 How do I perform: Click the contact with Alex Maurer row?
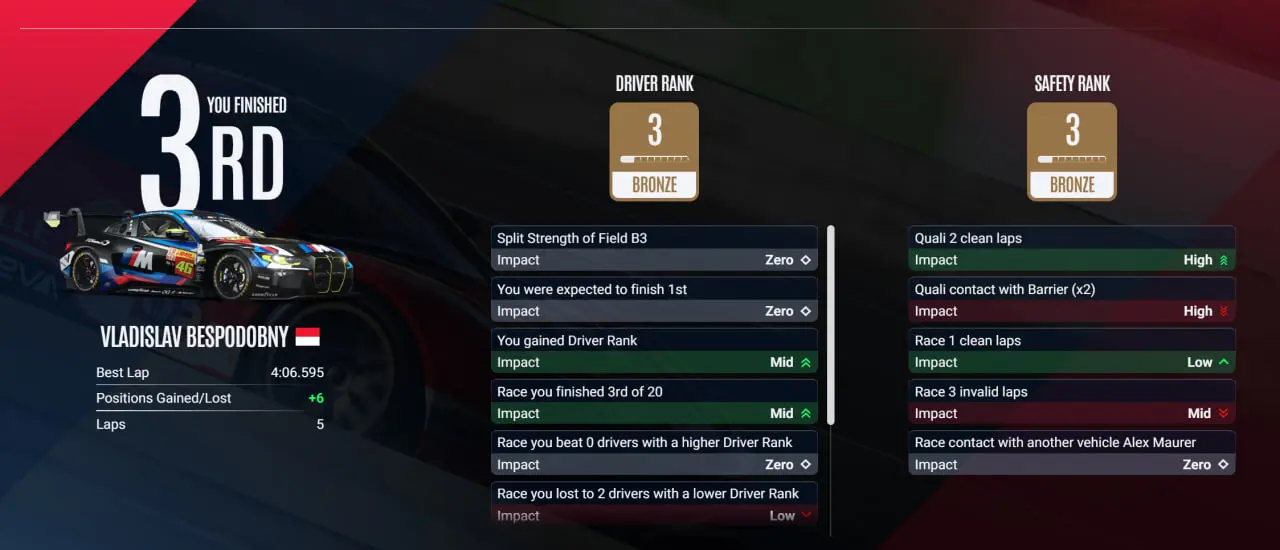coord(1071,452)
